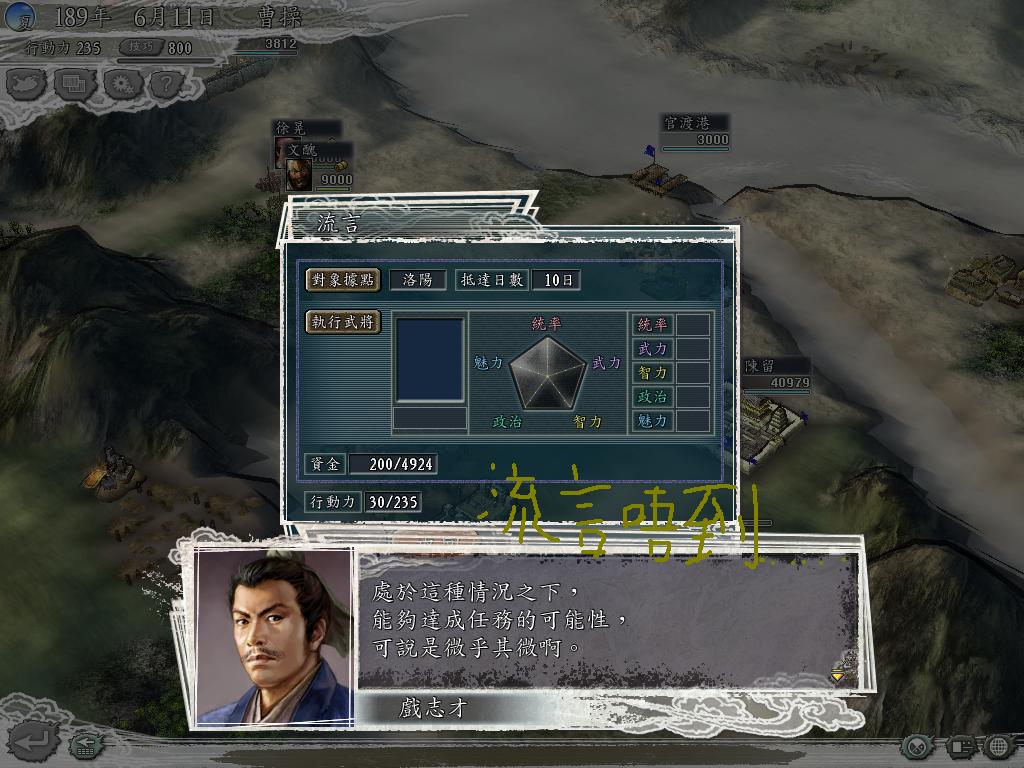Click the small round icon beside the return arrow
This screenshot has height=768, width=1024.
[x=84, y=745]
